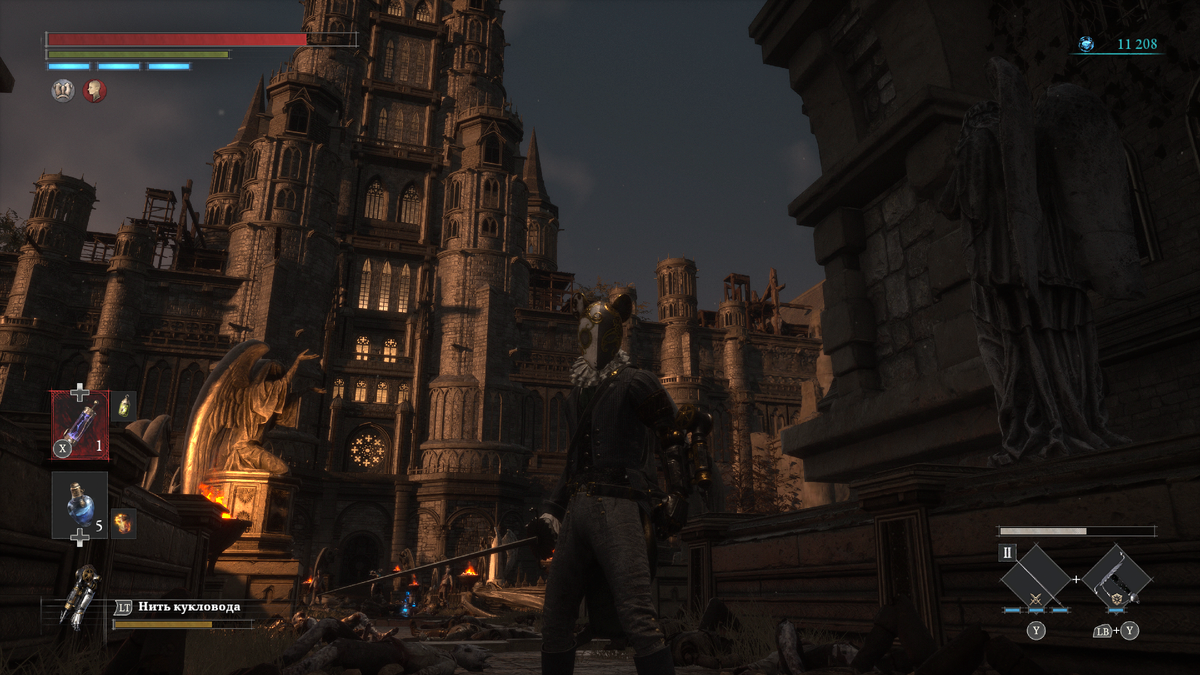Select the purple vial belt item slot
The height and width of the screenshot is (675, 1200).
(x=80, y=425)
